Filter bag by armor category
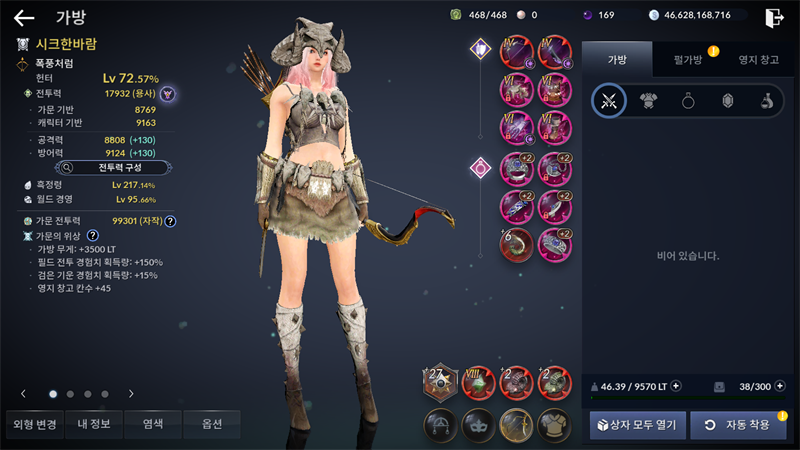This screenshot has width=800, height=450. point(648,100)
